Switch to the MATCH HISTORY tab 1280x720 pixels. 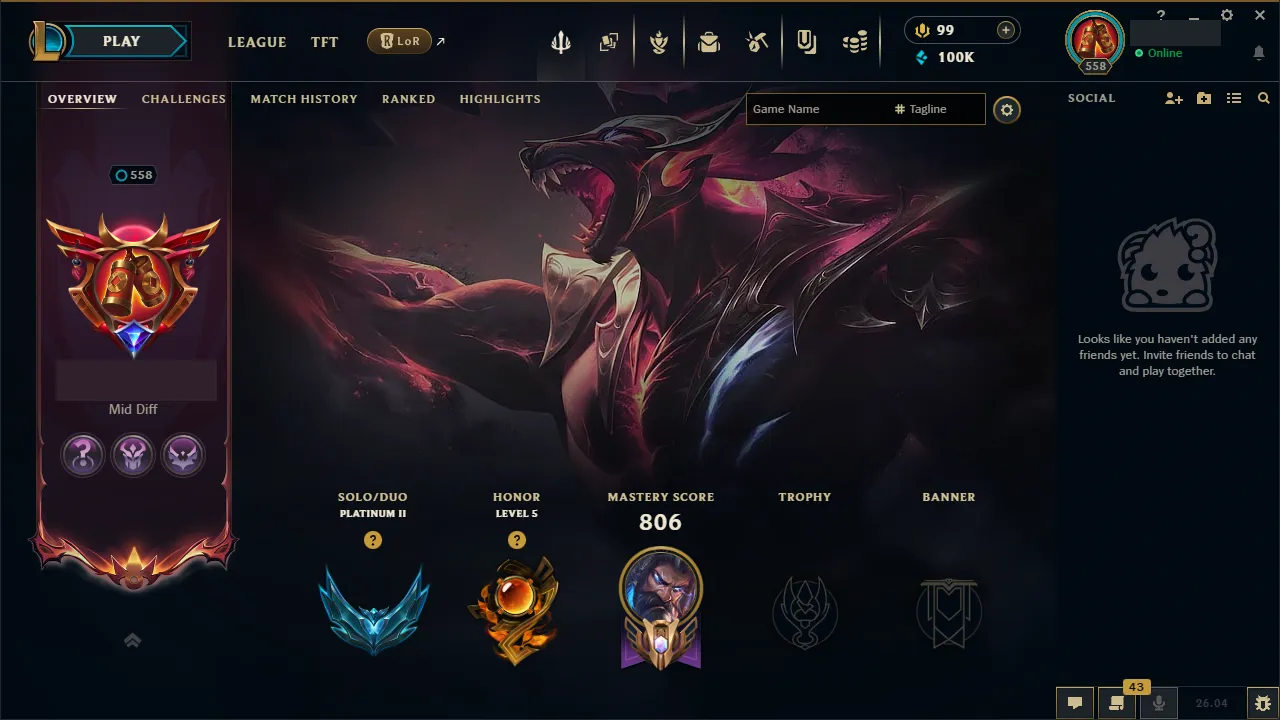coord(304,99)
